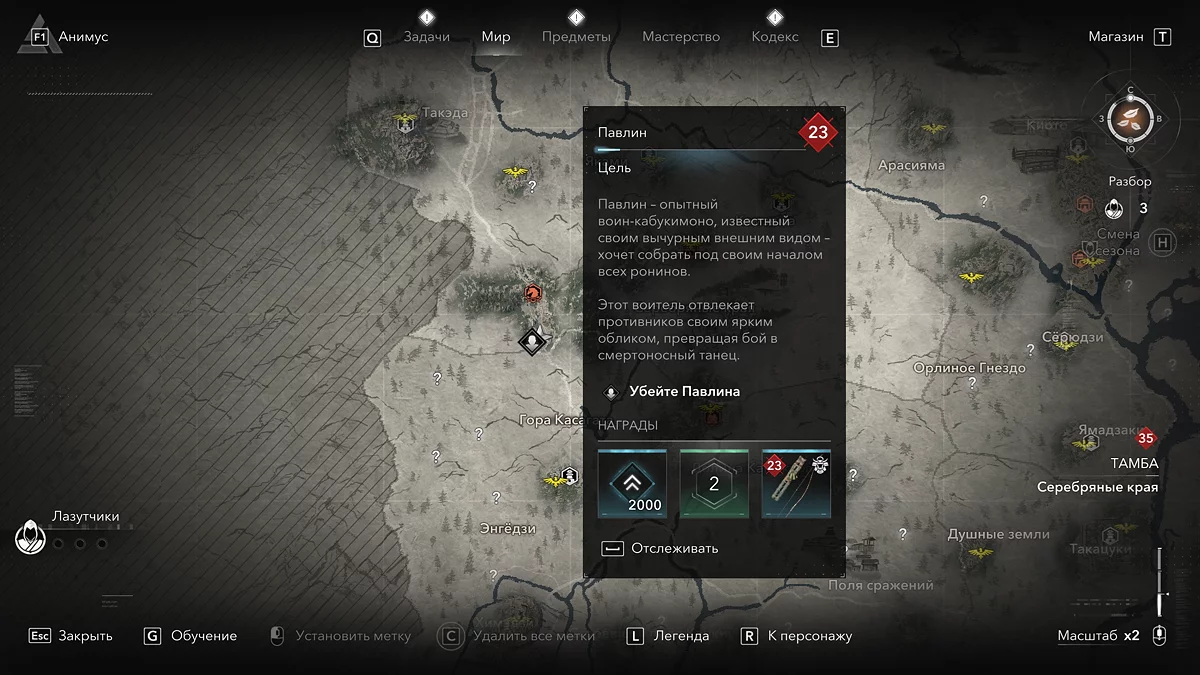
Task: Switch to the Задачи tab
Action: 426,37
